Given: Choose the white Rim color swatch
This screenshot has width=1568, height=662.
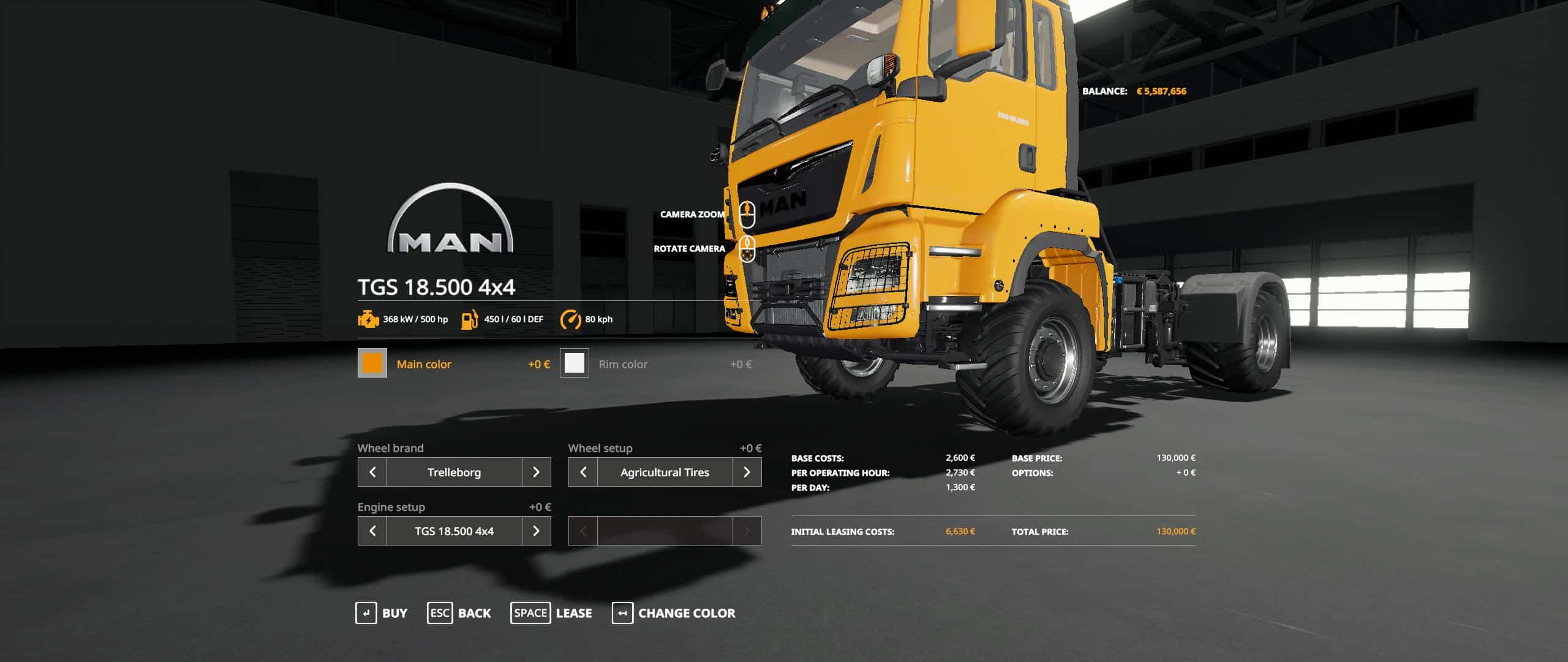Looking at the screenshot, I should (574, 363).
